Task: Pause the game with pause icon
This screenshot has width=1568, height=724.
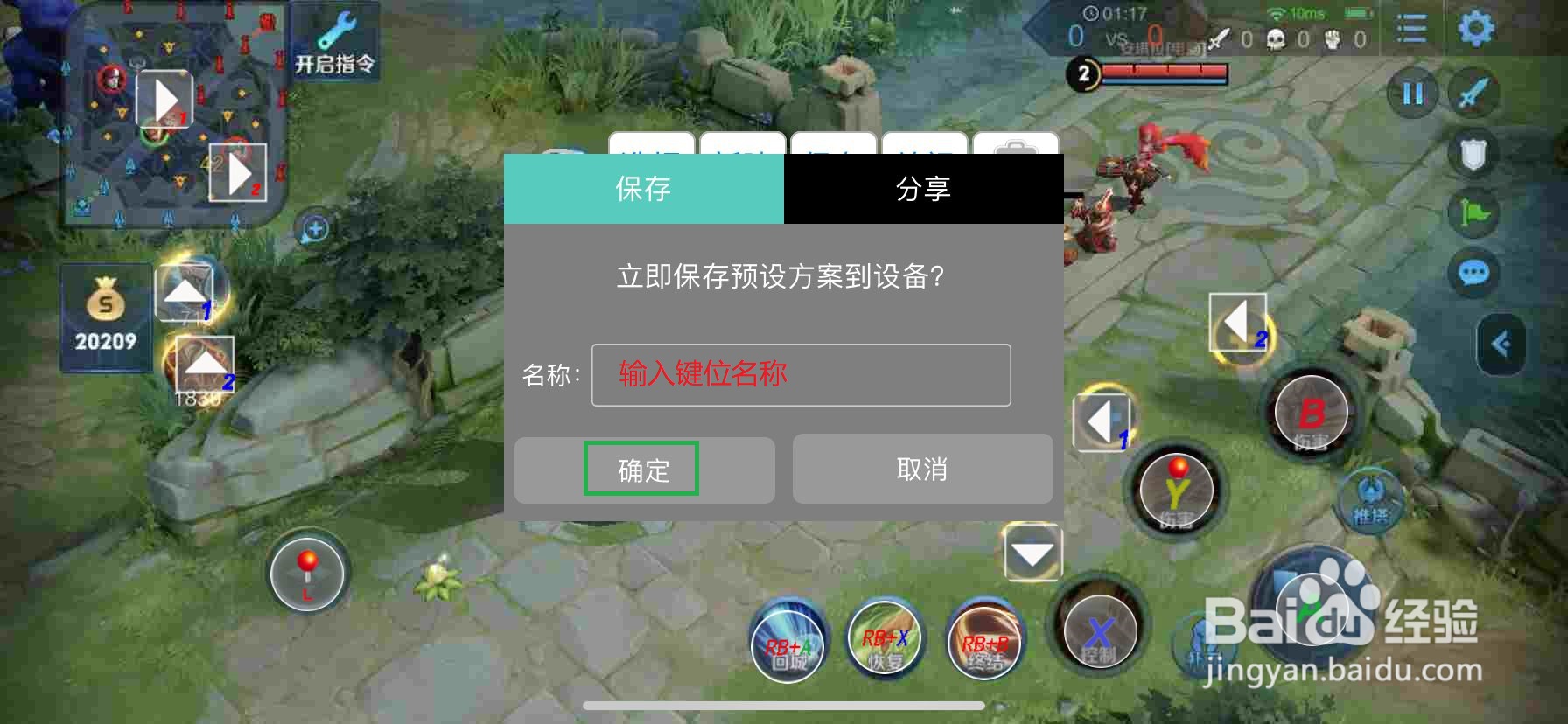Action: point(1411,92)
